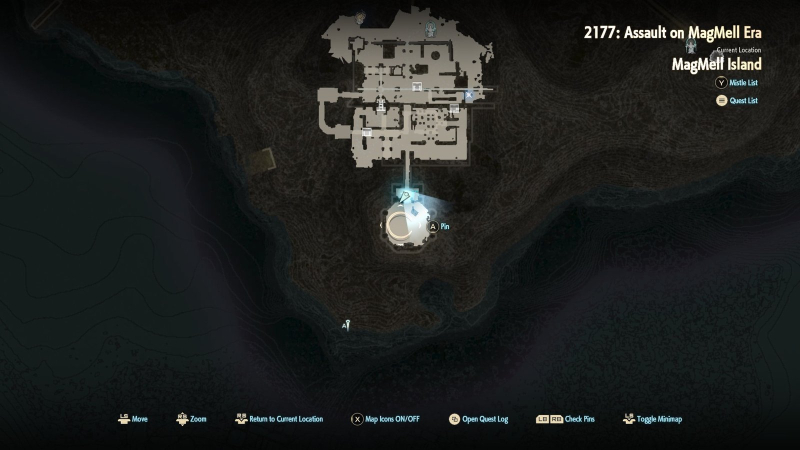Click the pin marker labeled A near the shoreline
Viewport: 800px width, 450px height.
click(x=346, y=325)
